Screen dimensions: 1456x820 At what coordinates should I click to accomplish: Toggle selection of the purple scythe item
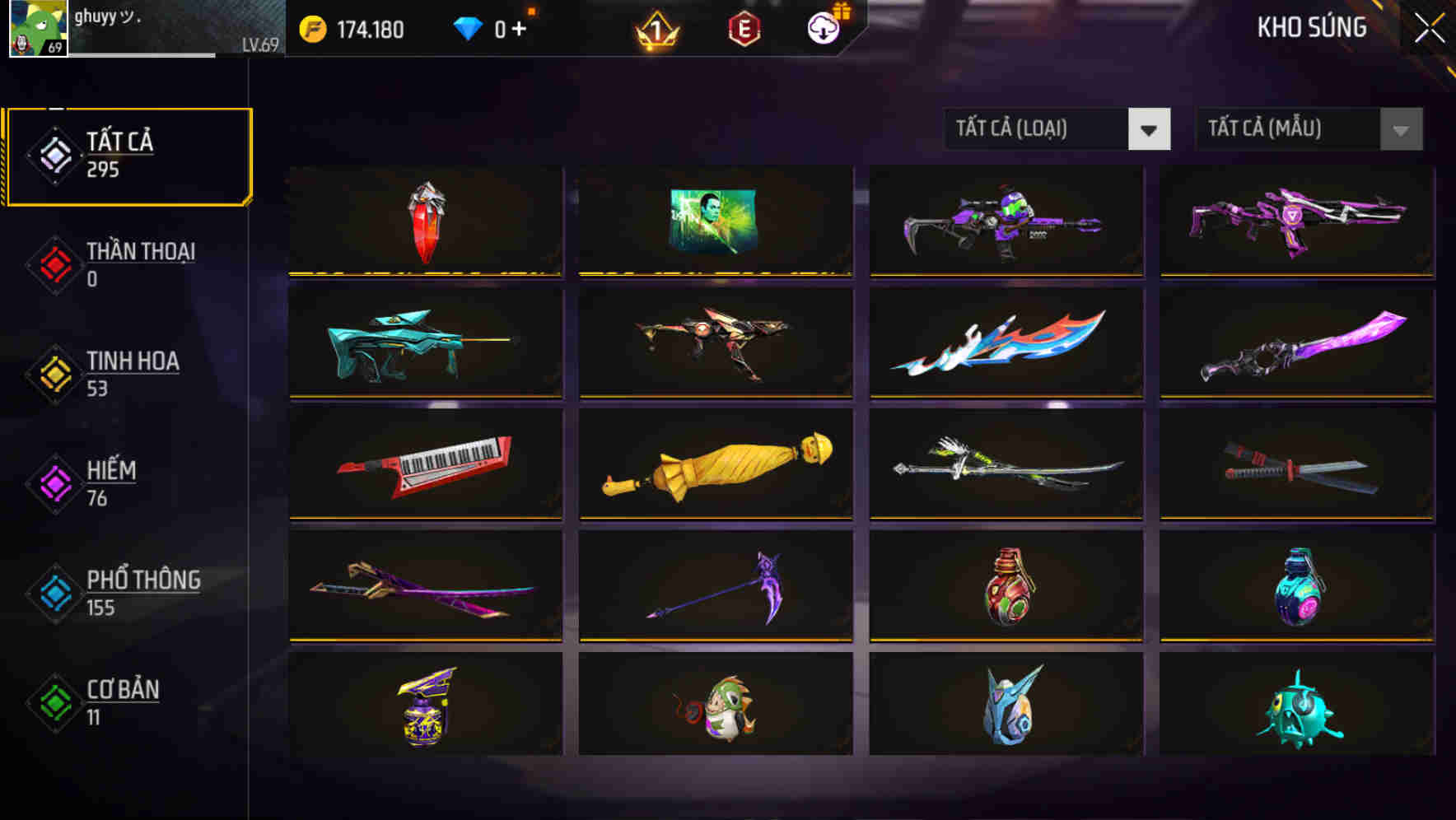[x=716, y=585]
